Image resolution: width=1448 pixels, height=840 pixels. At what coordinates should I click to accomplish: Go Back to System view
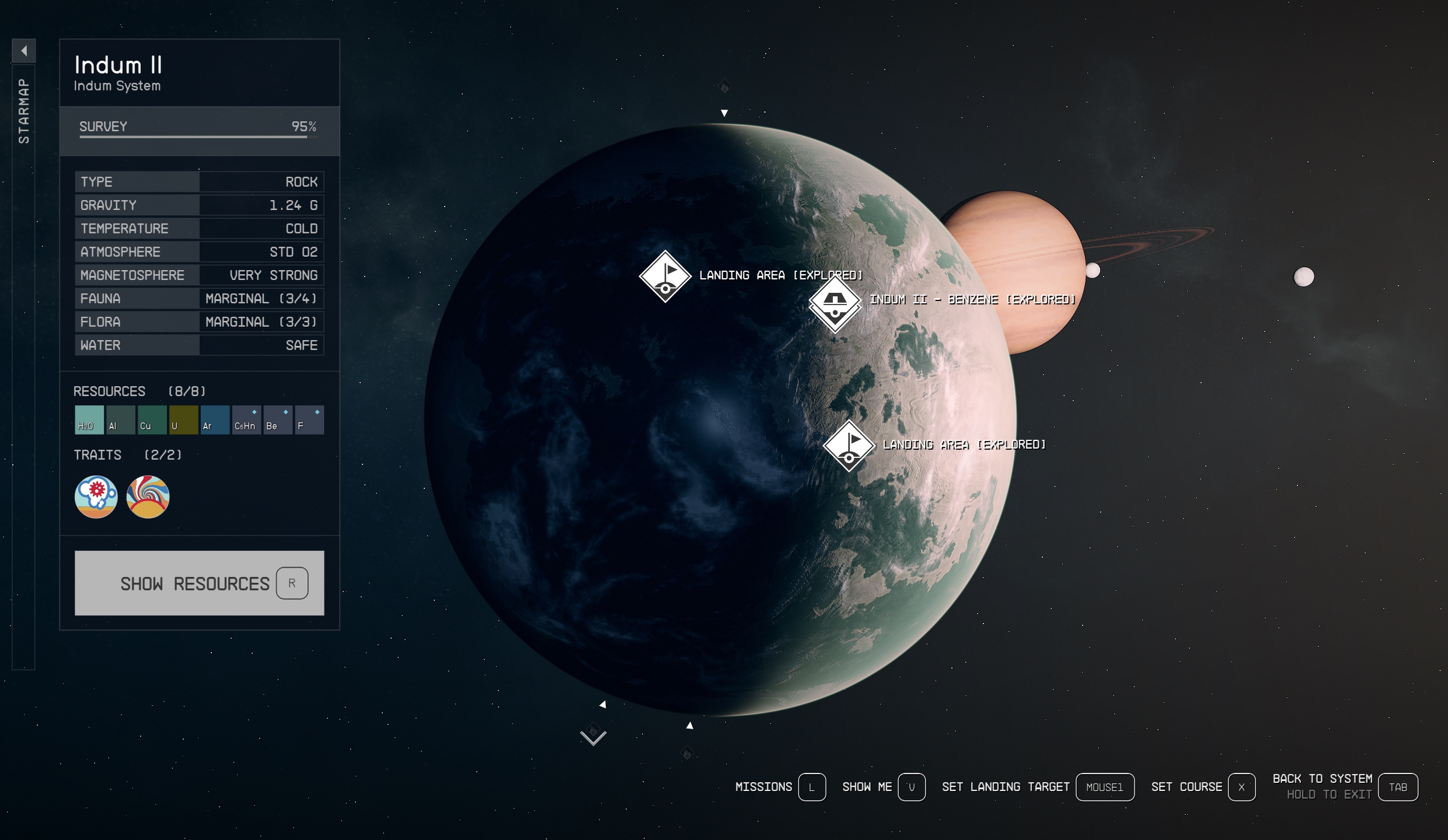(1344, 786)
